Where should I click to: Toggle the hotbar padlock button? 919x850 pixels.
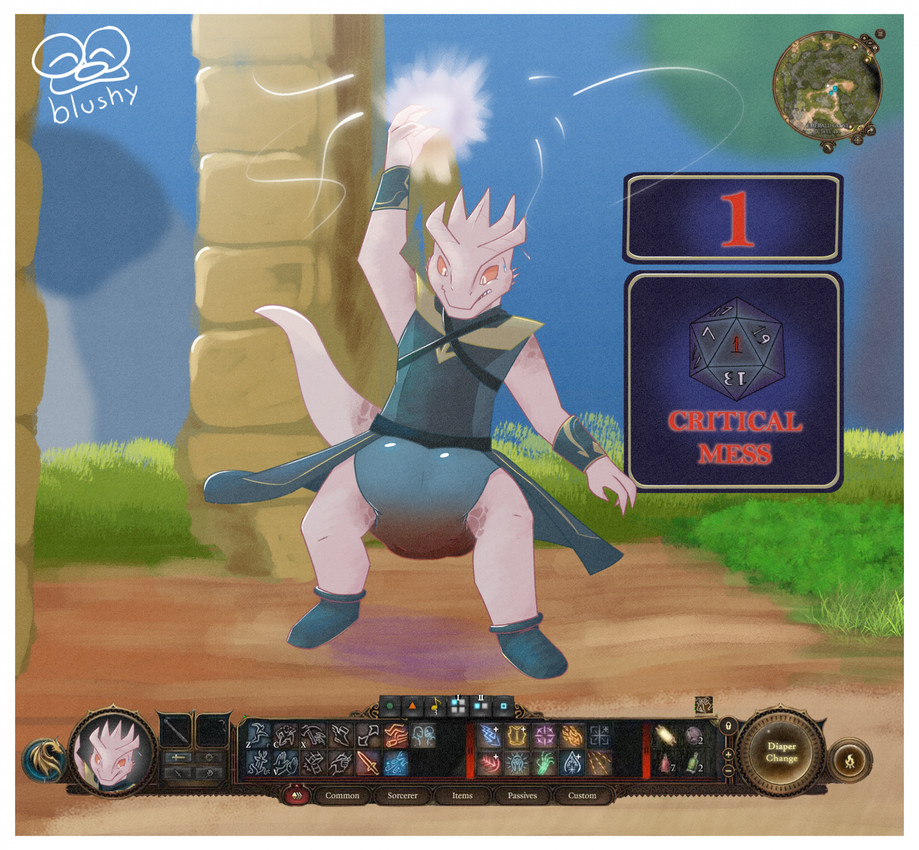[728, 725]
